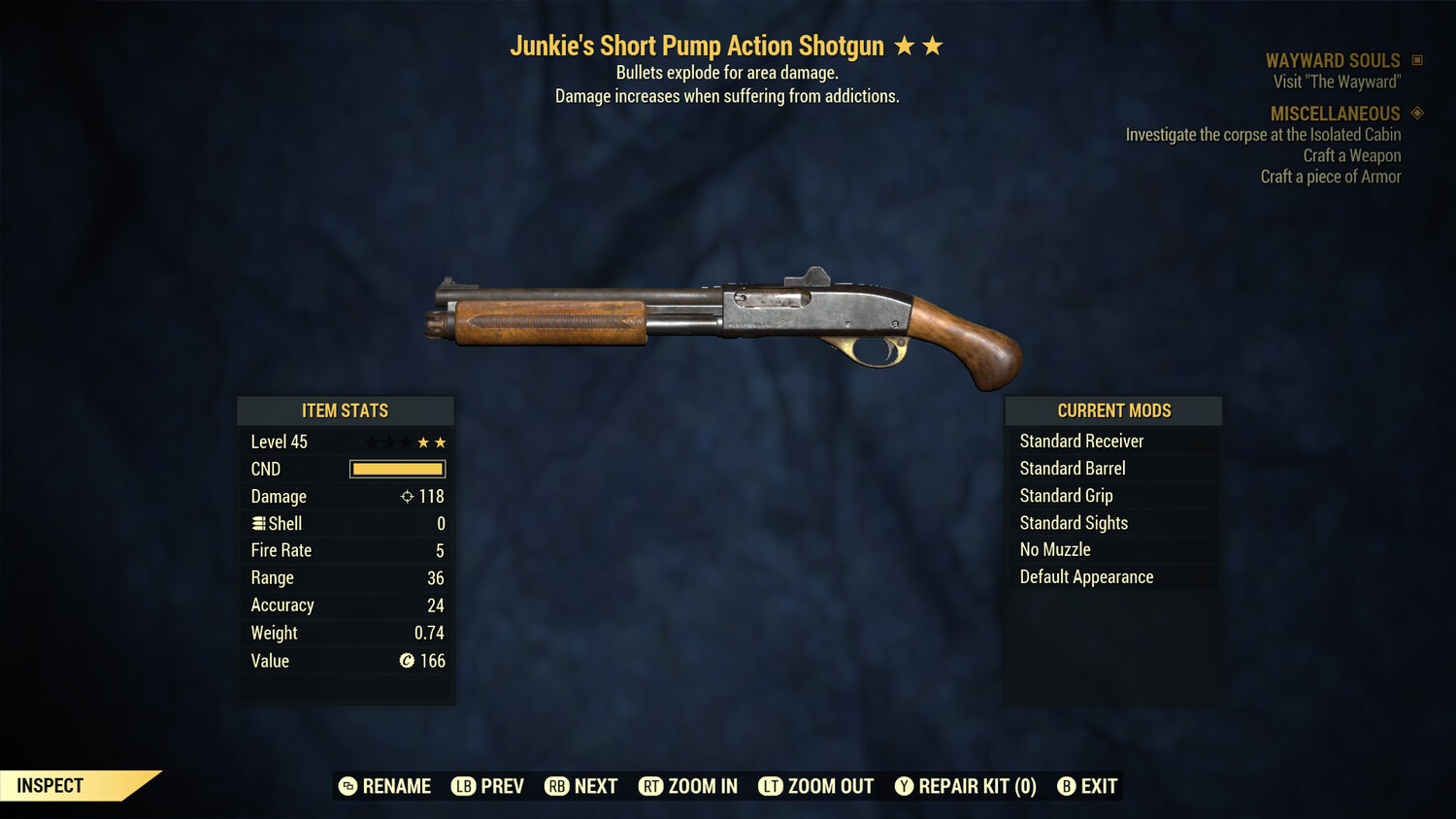Click the Wayward Souls quest marker icon

coord(1417,59)
